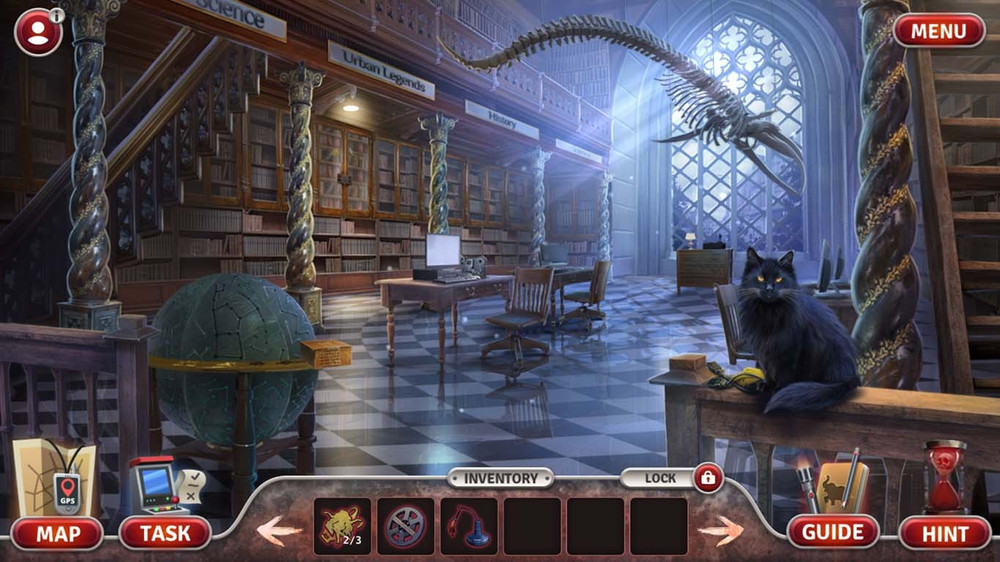
Task: Select the film reel inventory item
Action: pyautogui.click(x=405, y=526)
